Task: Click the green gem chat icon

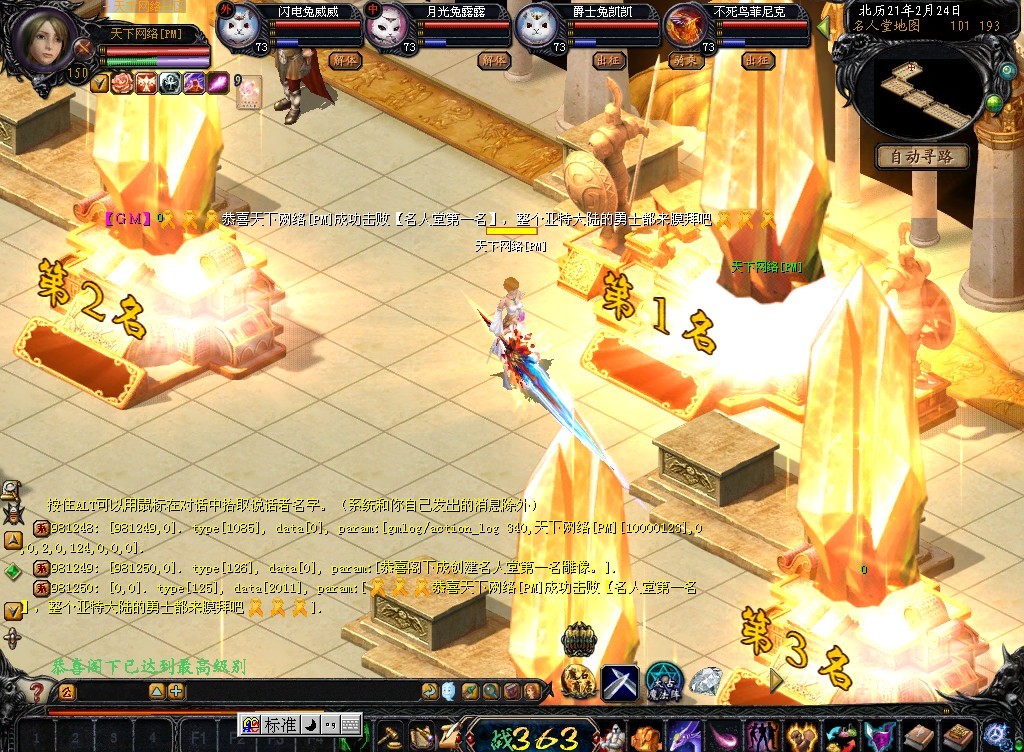Action: pos(12,571)
